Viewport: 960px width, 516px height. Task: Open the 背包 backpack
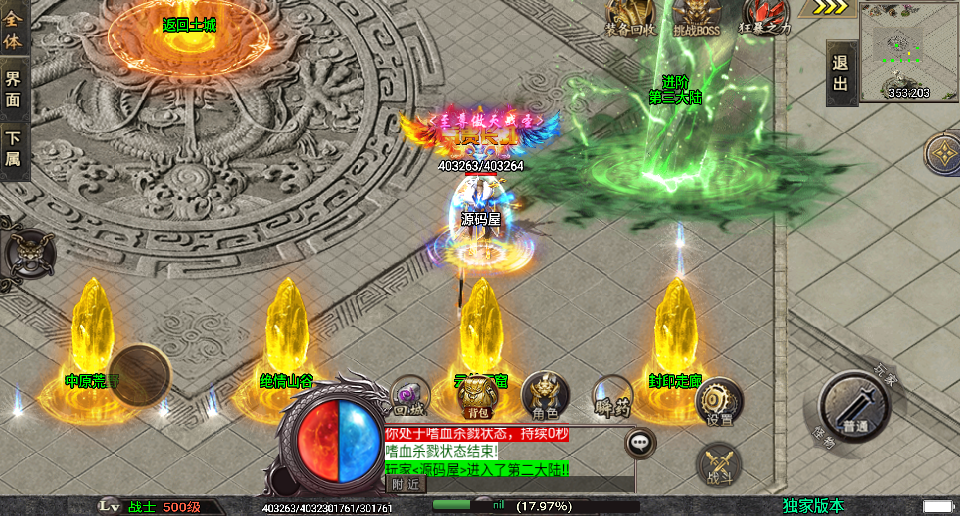477,396
